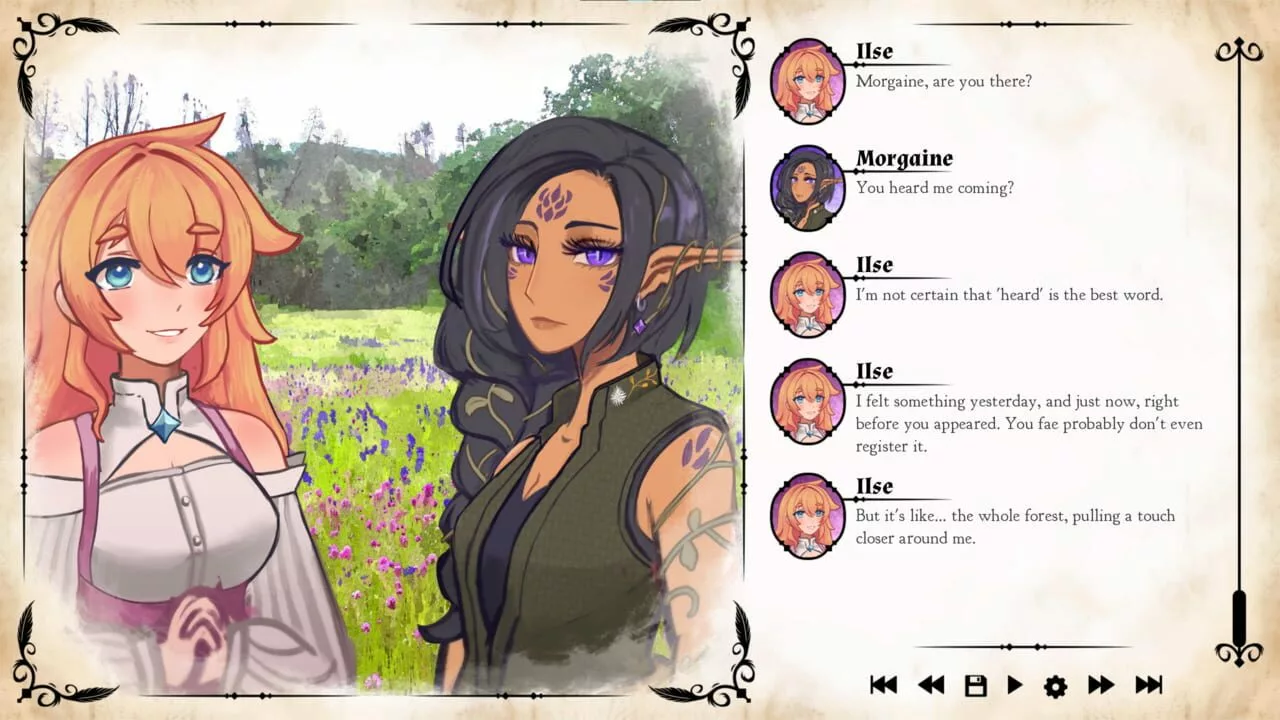Click Ilse's portrait beside the forest message
The image size is (1280, 720).
pyautogui.click(x=807, y=515)
